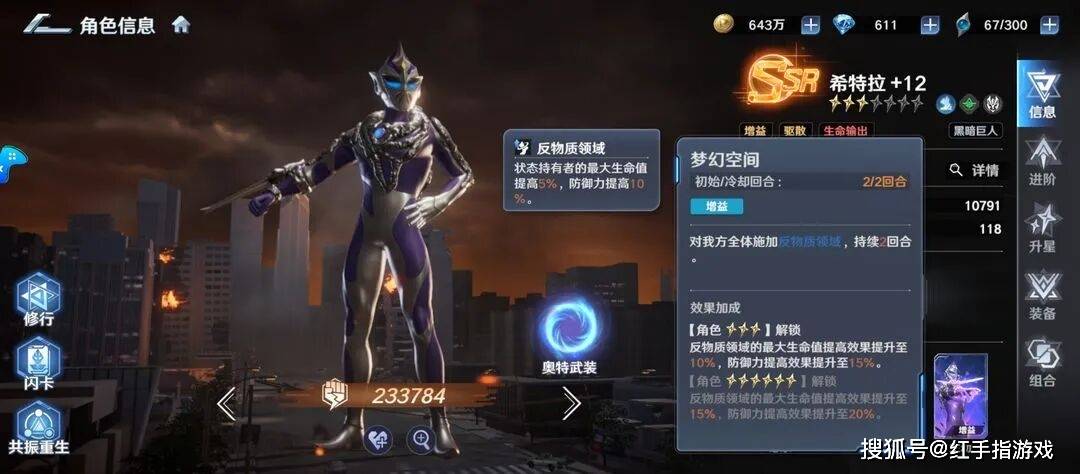Click the heart icon below the character
Viewport: 1080px width, 474px height.
376,439
